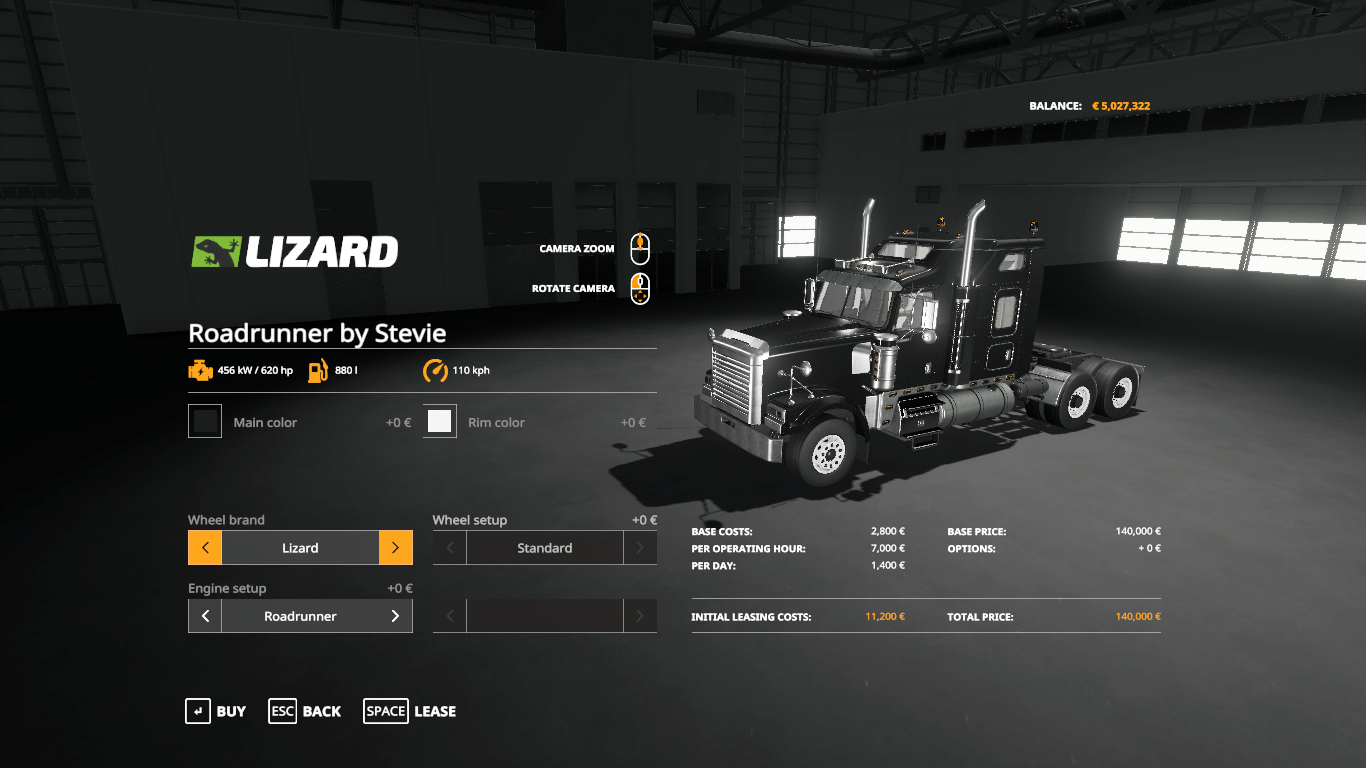Select the previous wheel brand arrow
The height and width of the screenshot is (768, 1366).
pyautogui.click(x=205, y=548)
